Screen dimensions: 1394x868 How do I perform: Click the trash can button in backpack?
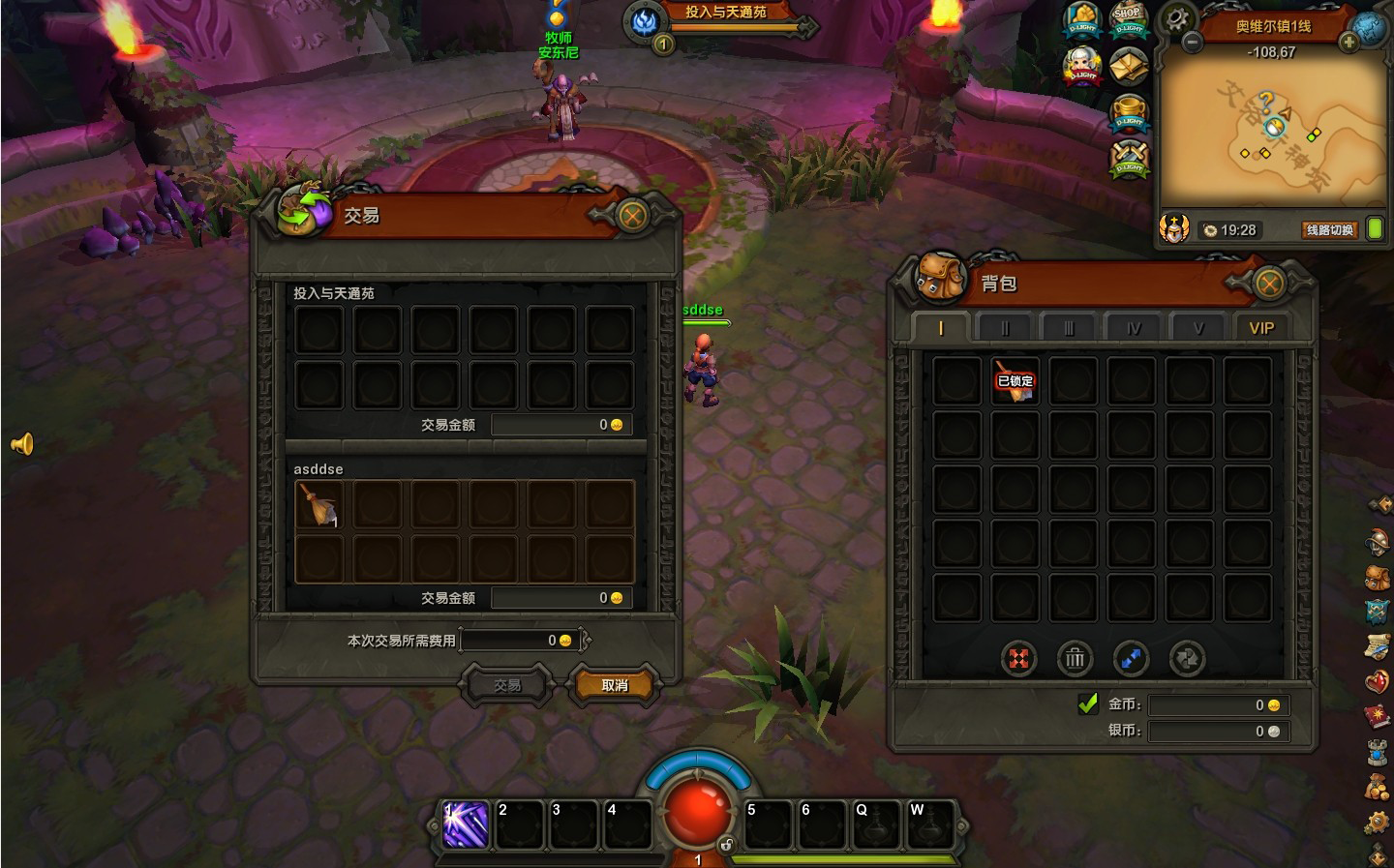point(1075,659)
